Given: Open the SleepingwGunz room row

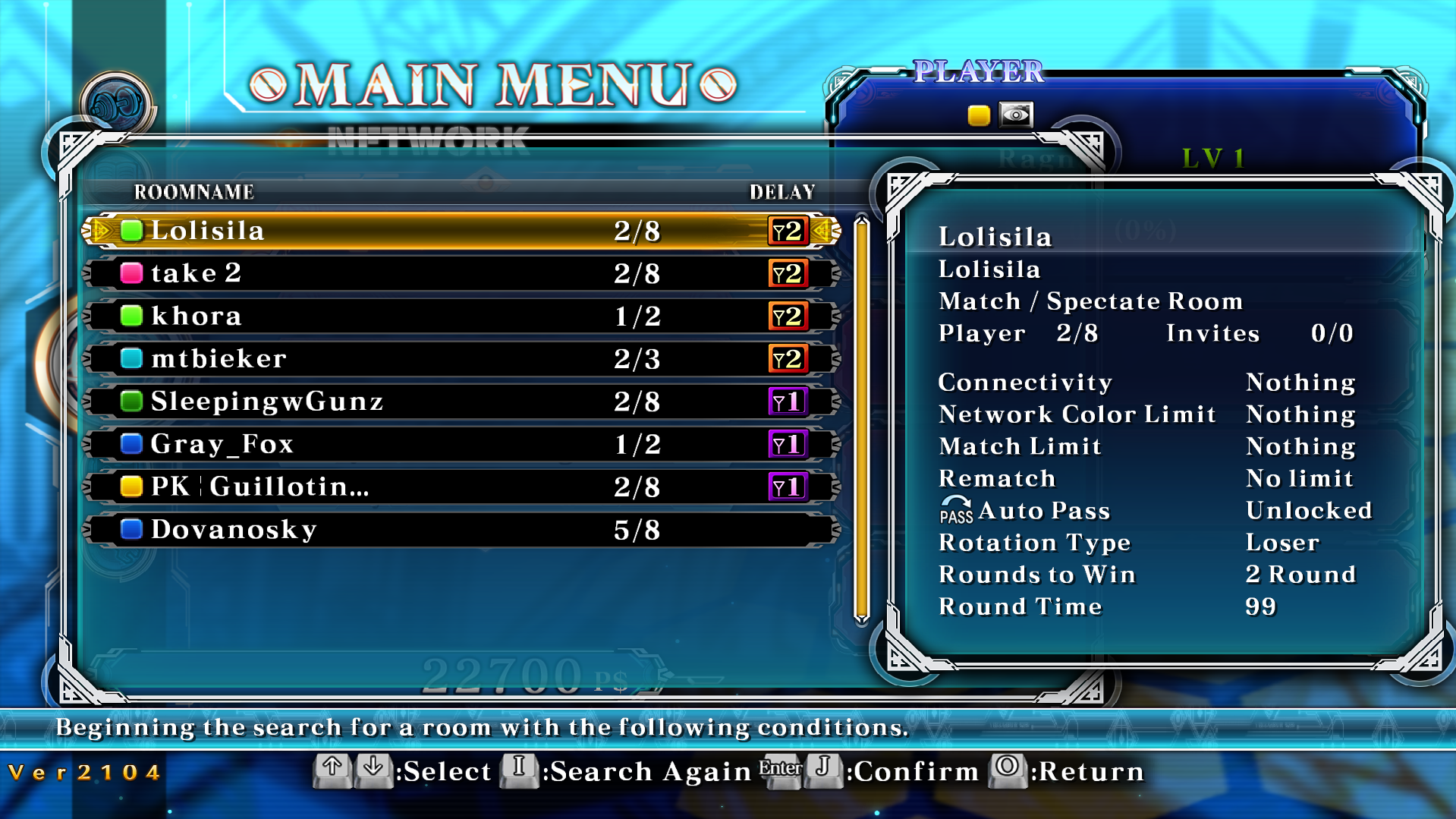Looking at the screenshot, I should (x=461, y=402).
